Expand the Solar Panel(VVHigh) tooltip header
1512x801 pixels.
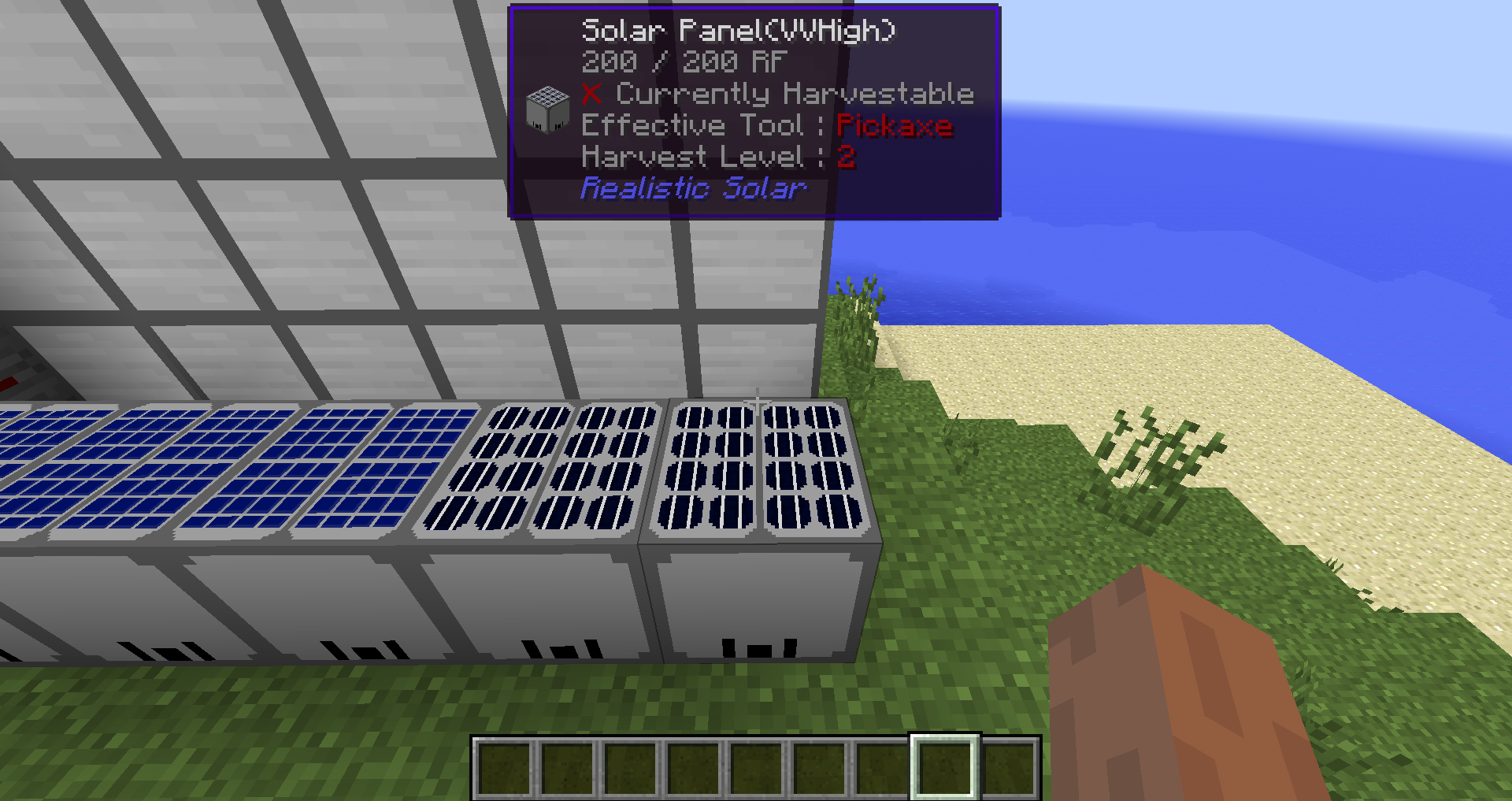739,32
